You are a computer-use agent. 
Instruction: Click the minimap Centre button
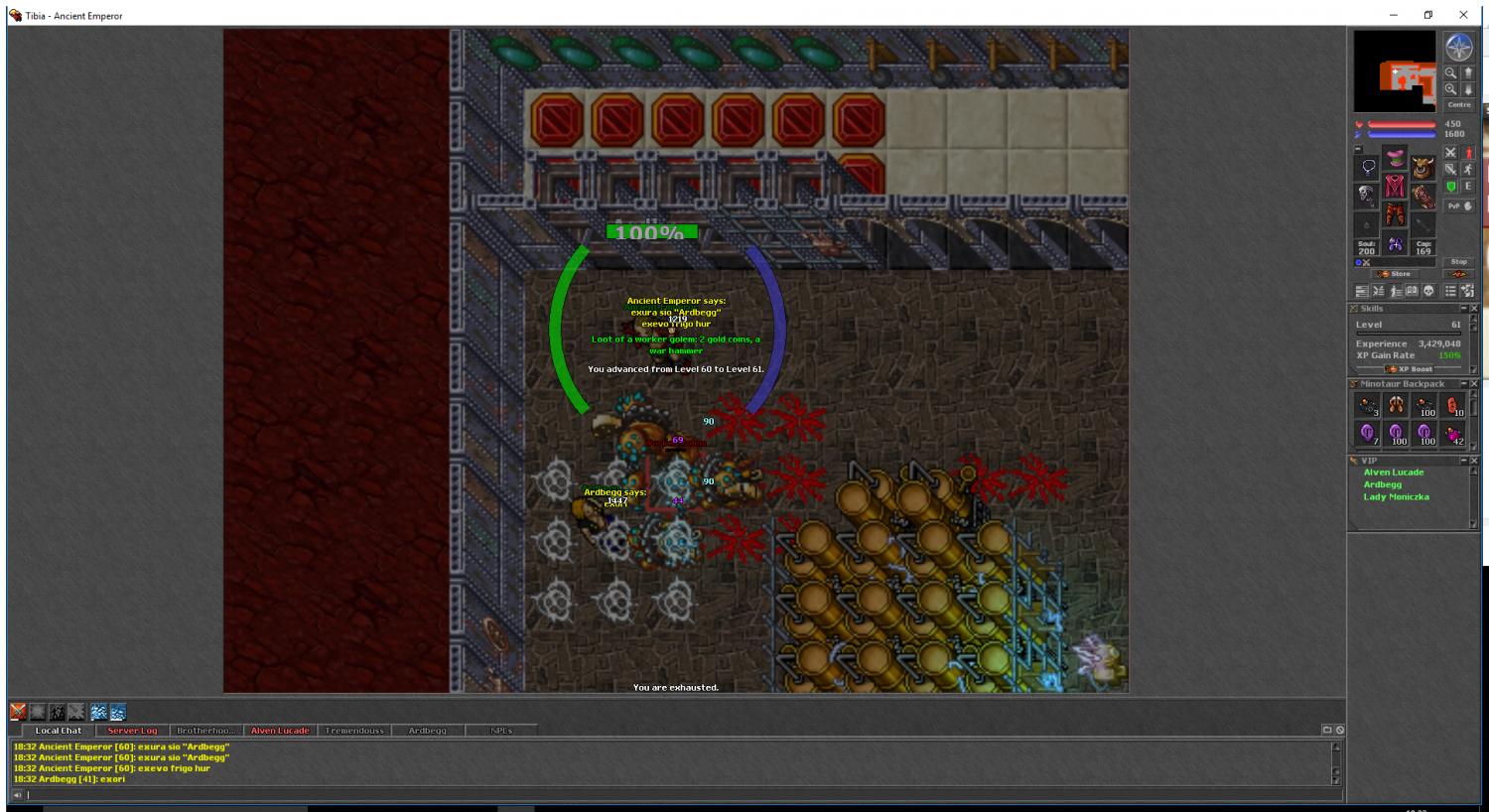pos(1458,104)
